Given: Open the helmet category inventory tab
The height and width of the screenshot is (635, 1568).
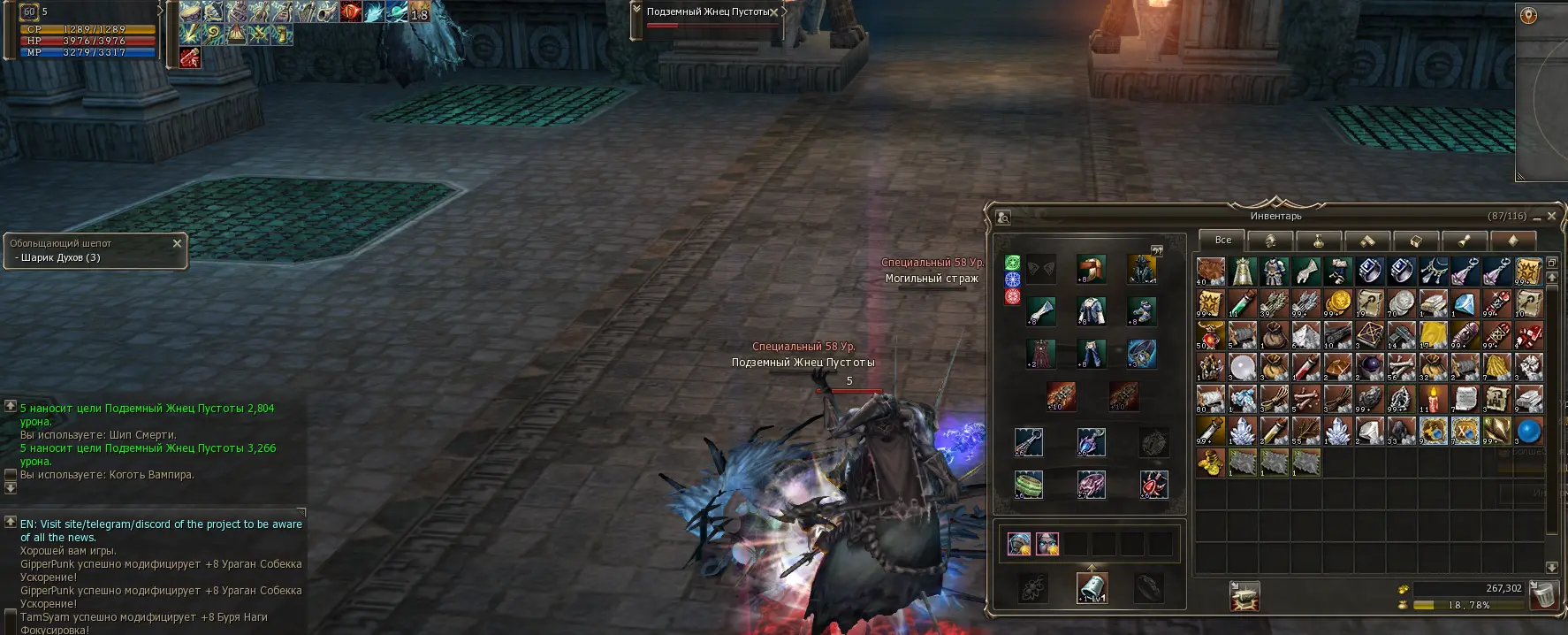Looking at the screenshot, I should [x=1270, y=241].
